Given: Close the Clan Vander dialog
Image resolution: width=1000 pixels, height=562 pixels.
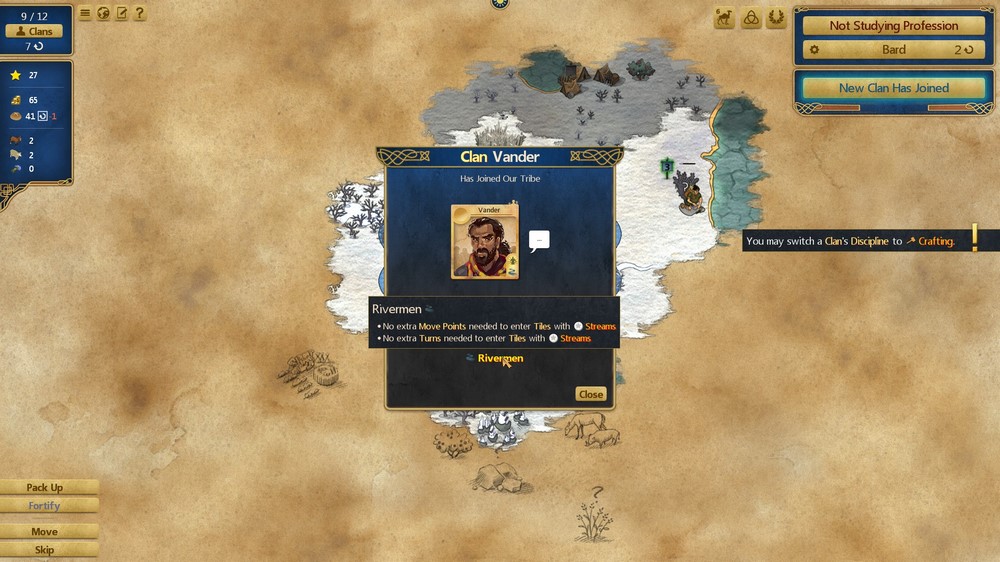Looking at the screenshot, I should [x=591, y=394].
